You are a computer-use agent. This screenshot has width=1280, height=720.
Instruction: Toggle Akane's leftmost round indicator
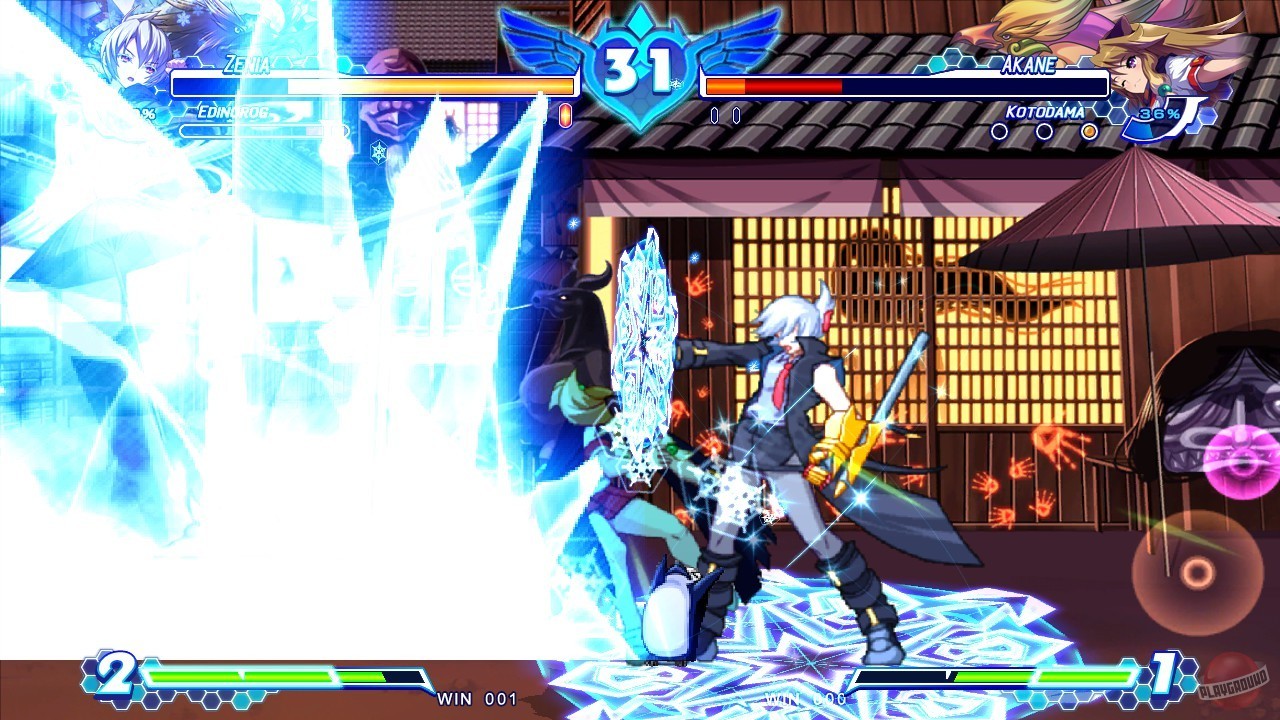[714, 116]
